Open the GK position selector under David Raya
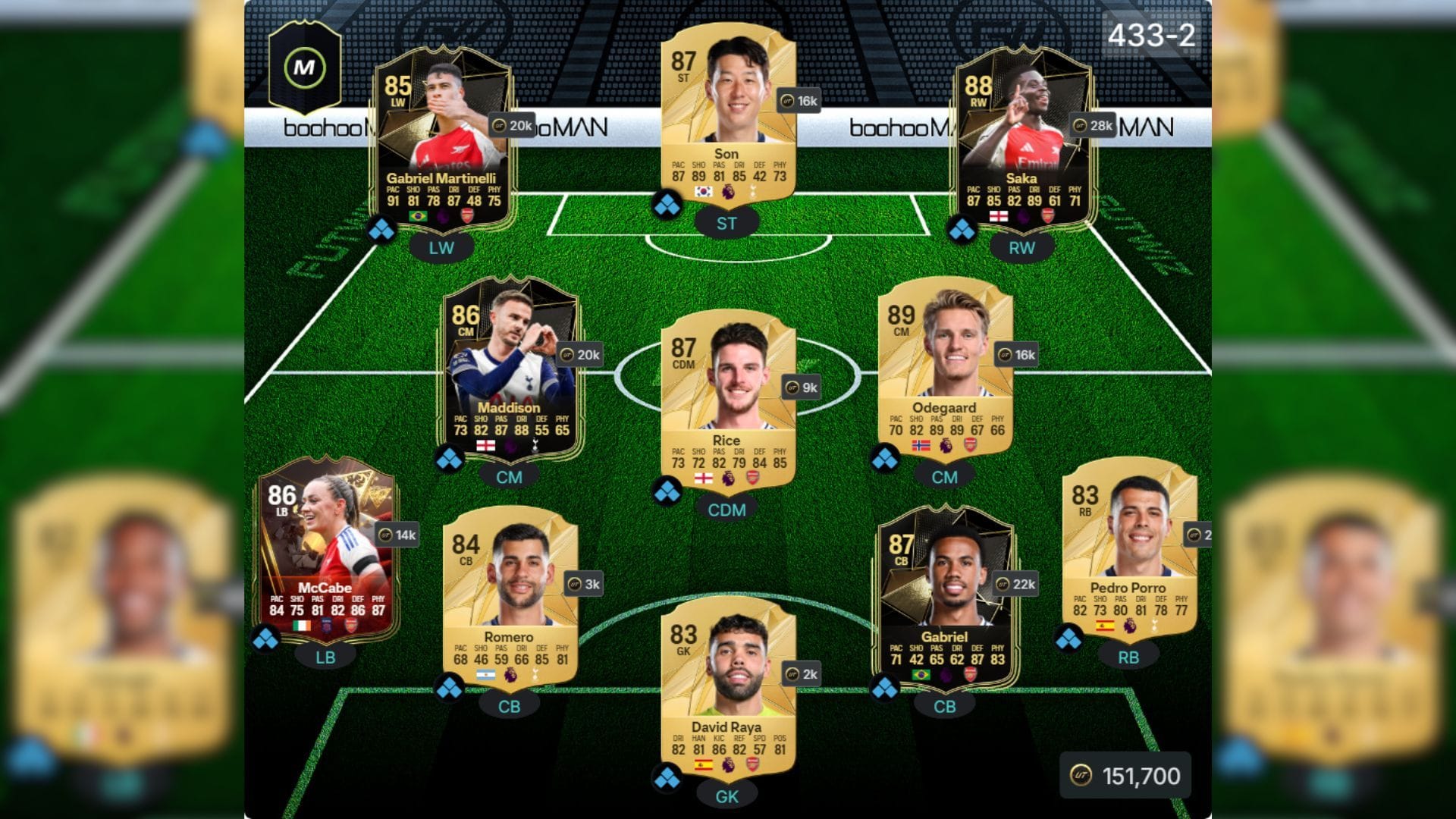1456x819 pixels. (x=728, y=798)
